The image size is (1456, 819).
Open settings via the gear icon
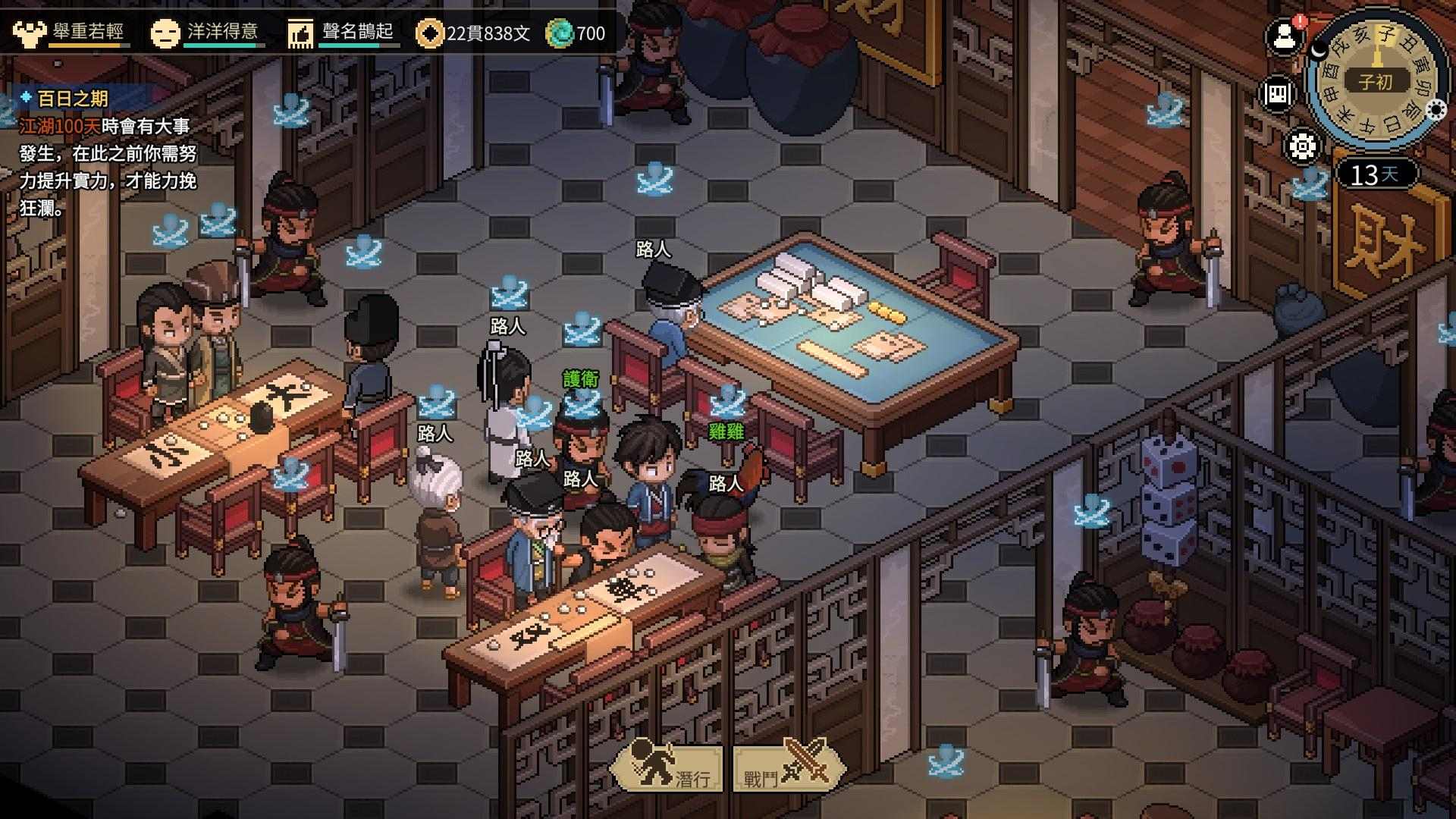(x=1302, y=146)
